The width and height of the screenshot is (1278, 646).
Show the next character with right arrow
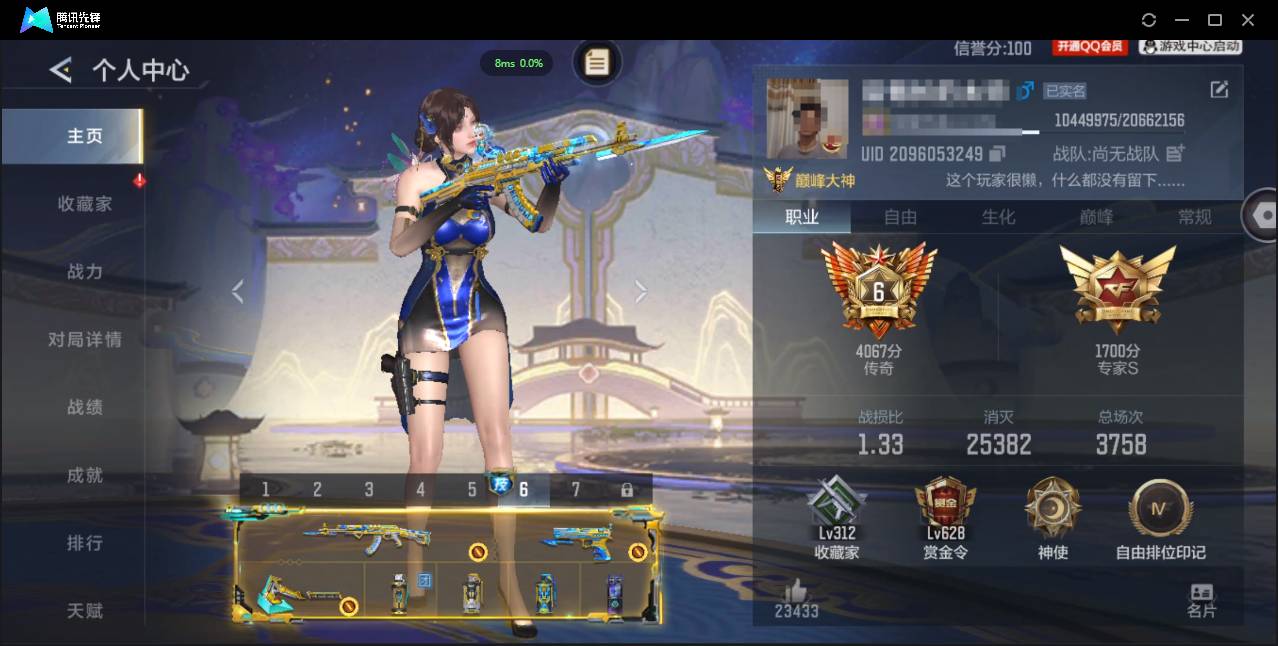[x=641, y=291]
